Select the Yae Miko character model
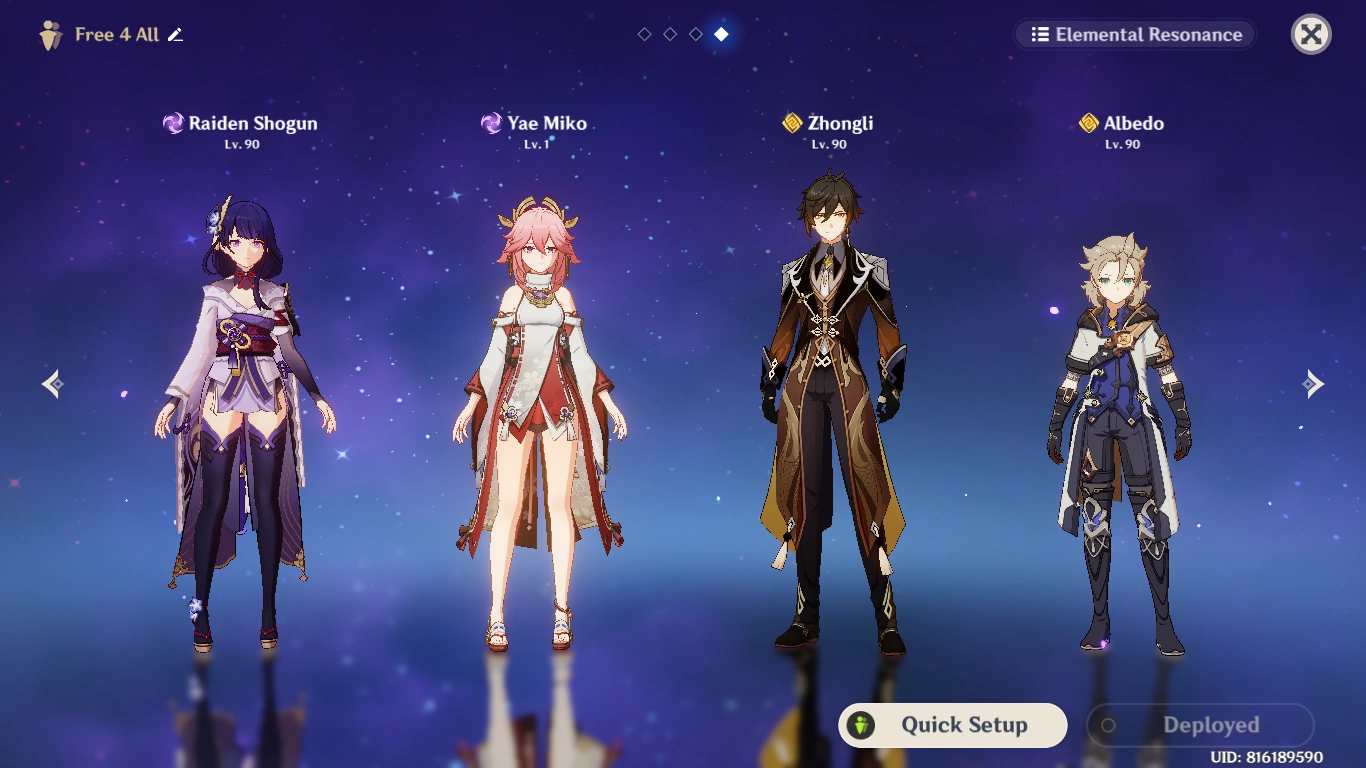The width and height of the screenshot is (1366, 768). pyautogui.click(x=540, y=400)
